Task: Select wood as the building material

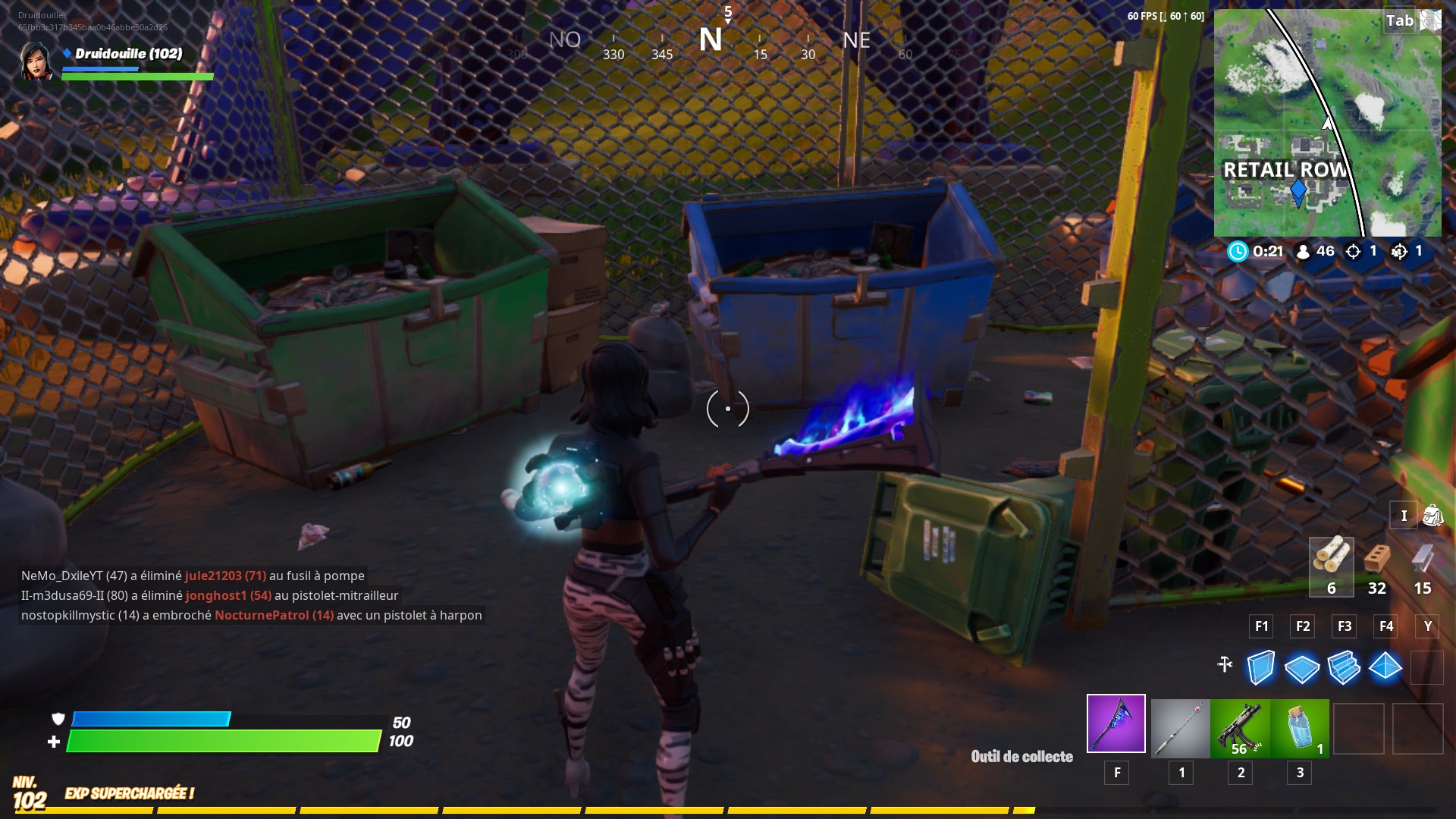Action: pyautogui.click(x=1331, y=565)
